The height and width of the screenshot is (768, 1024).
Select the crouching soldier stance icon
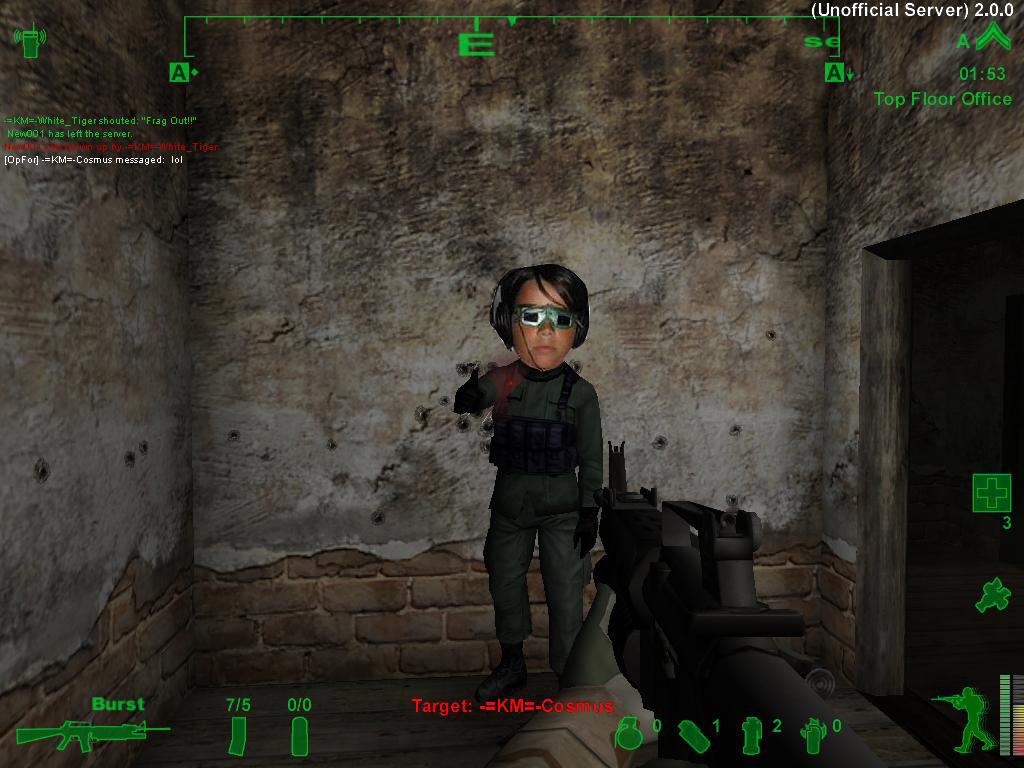963,718
